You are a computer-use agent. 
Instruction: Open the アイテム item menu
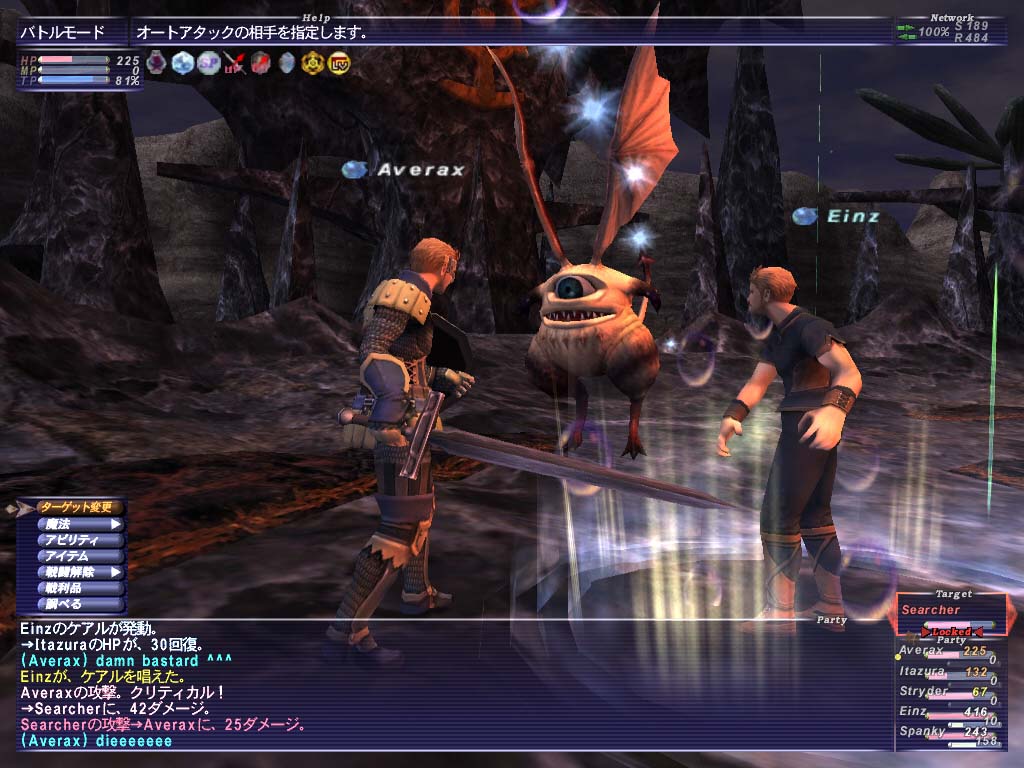pos(80,556)
